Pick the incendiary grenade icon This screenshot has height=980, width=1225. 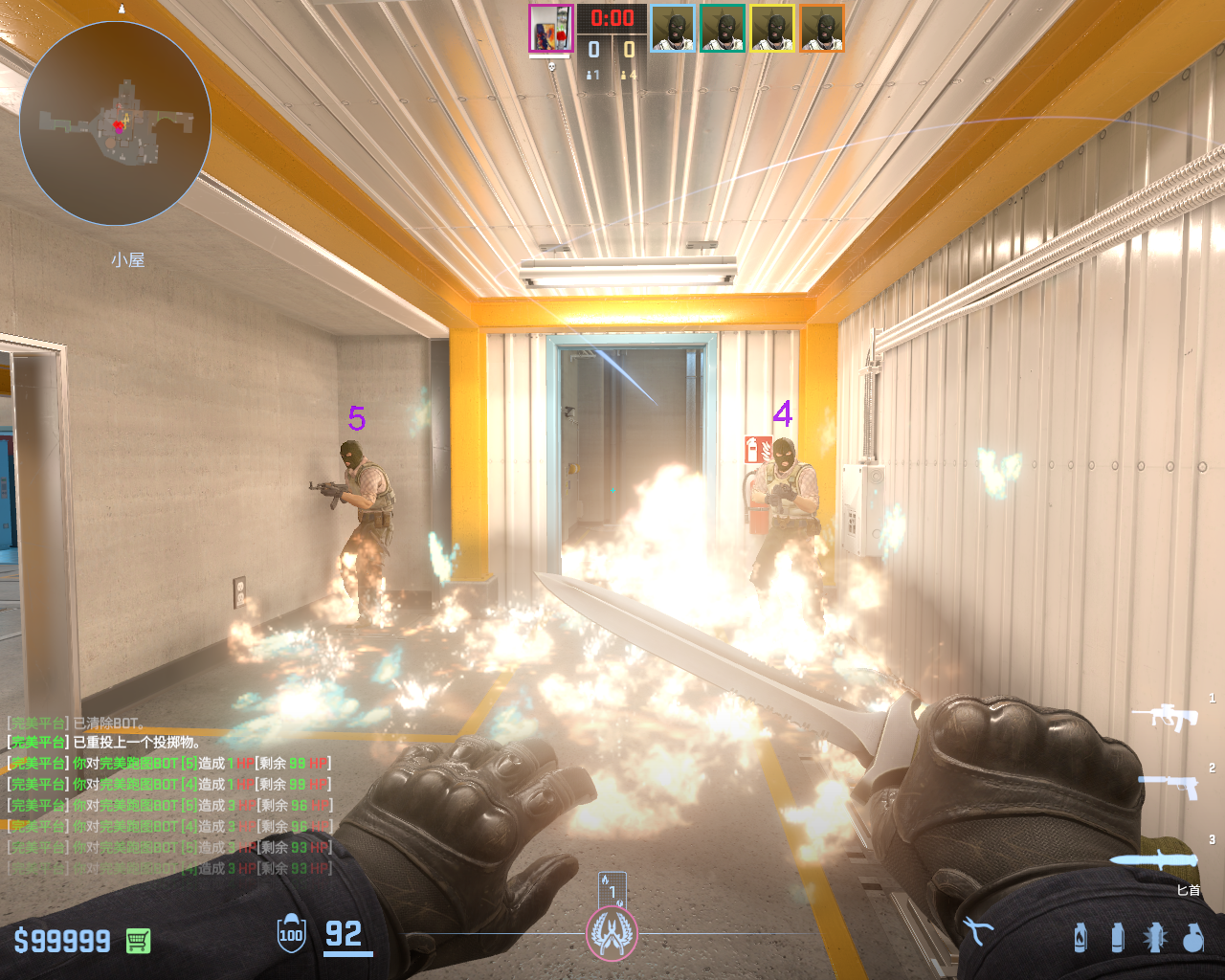(x=1080, y=937)
